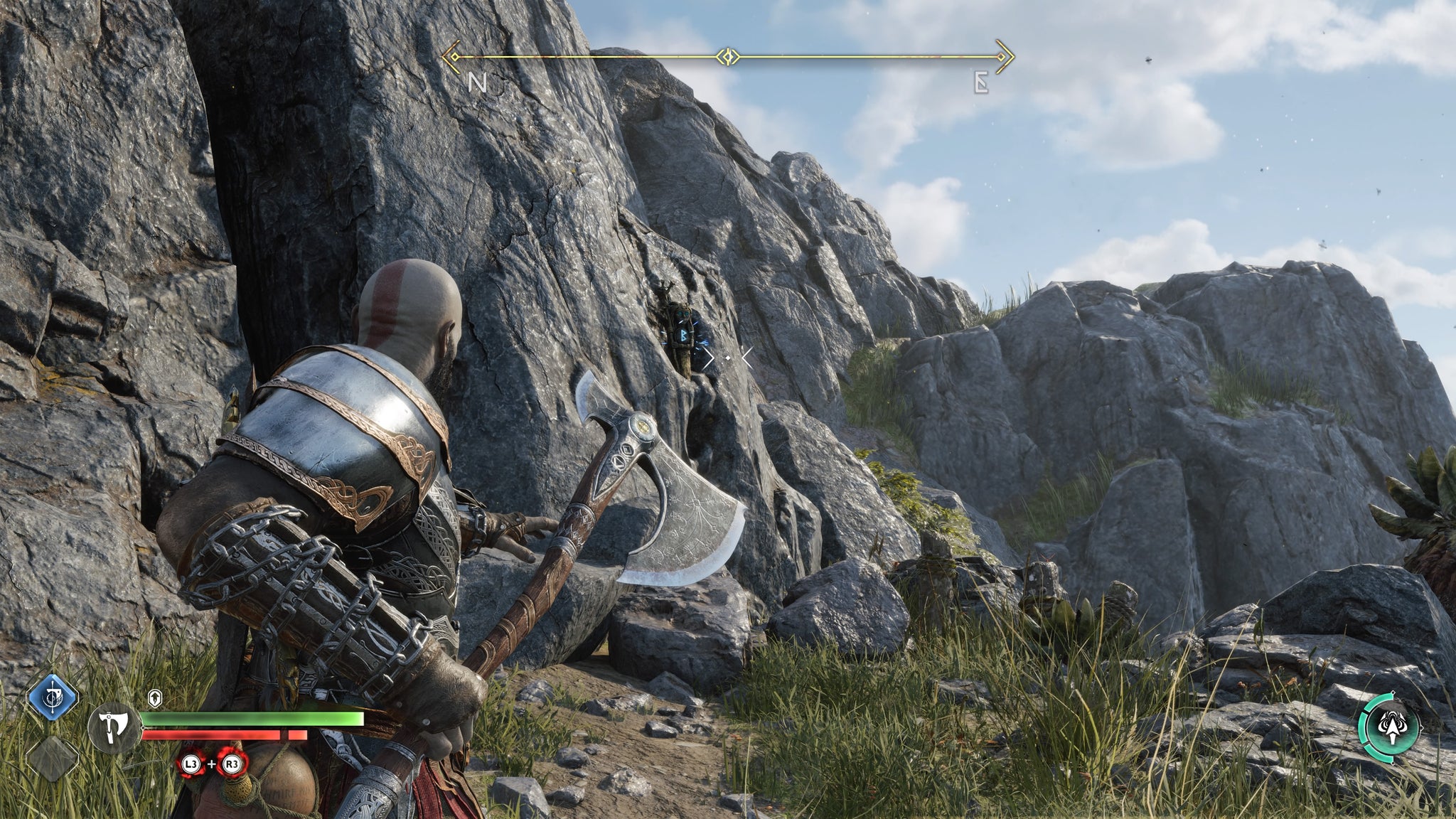The image size is (1456, 819).
Task: Select the N marker on the compass
Action: pos(478,84)
